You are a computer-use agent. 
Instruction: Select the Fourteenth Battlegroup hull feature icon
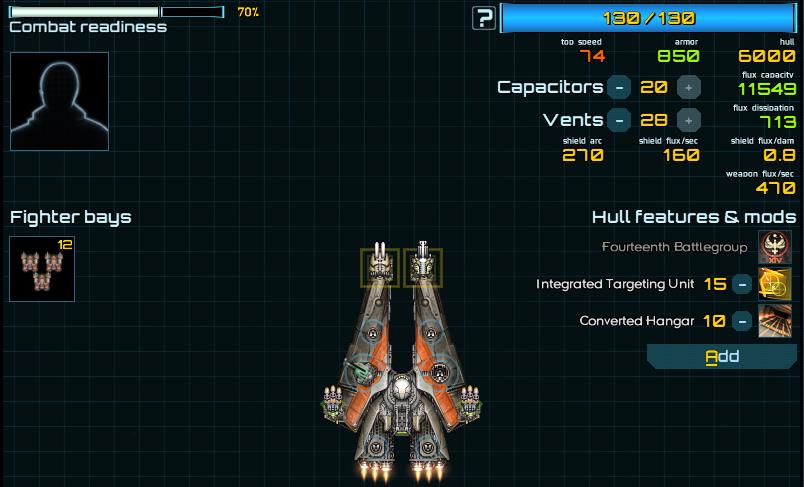click(776, 247)
